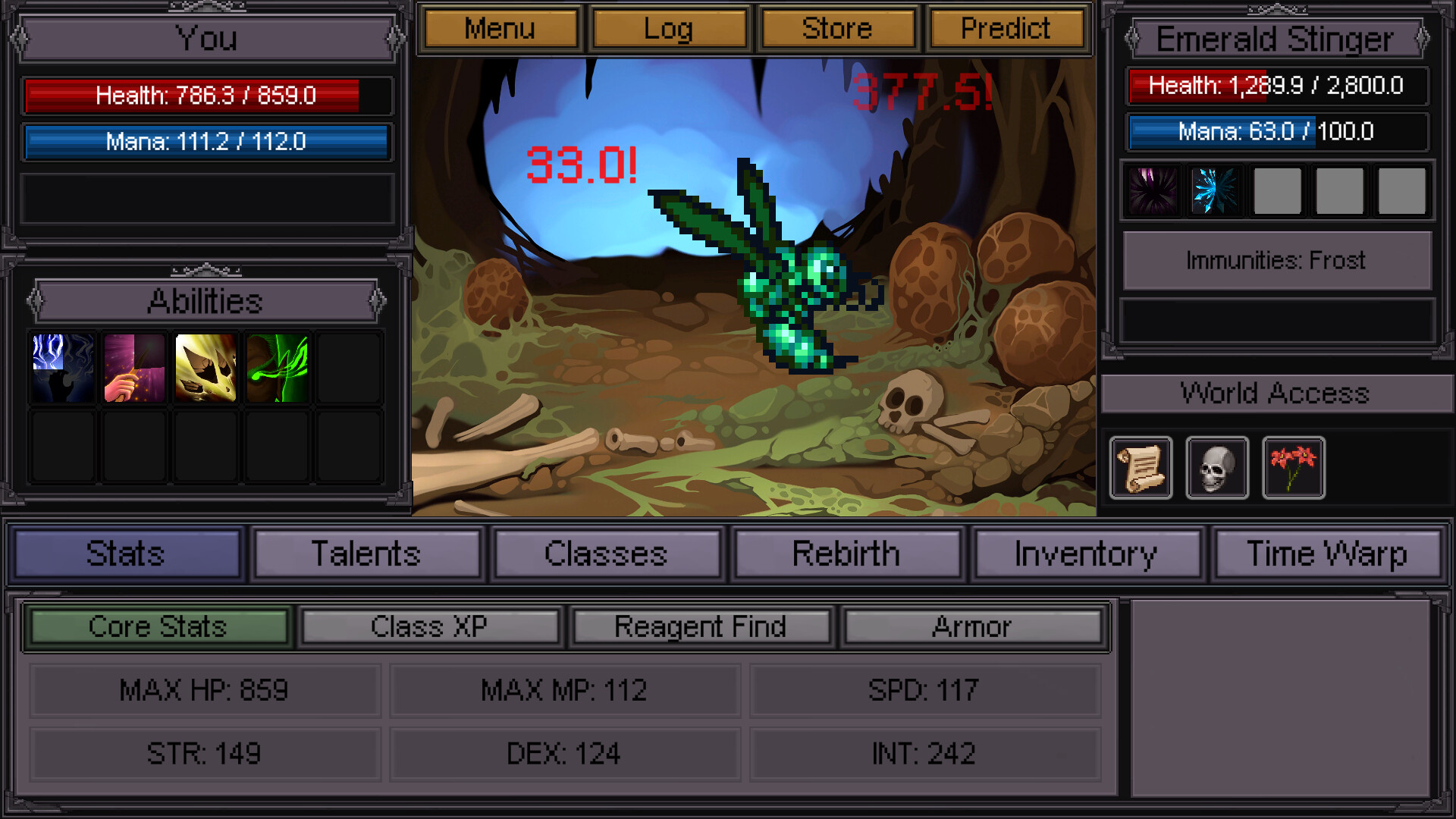1456x819 pixels.
Task: Pick the red flowers World Access icon
Action: click(x=1294, y=467)
